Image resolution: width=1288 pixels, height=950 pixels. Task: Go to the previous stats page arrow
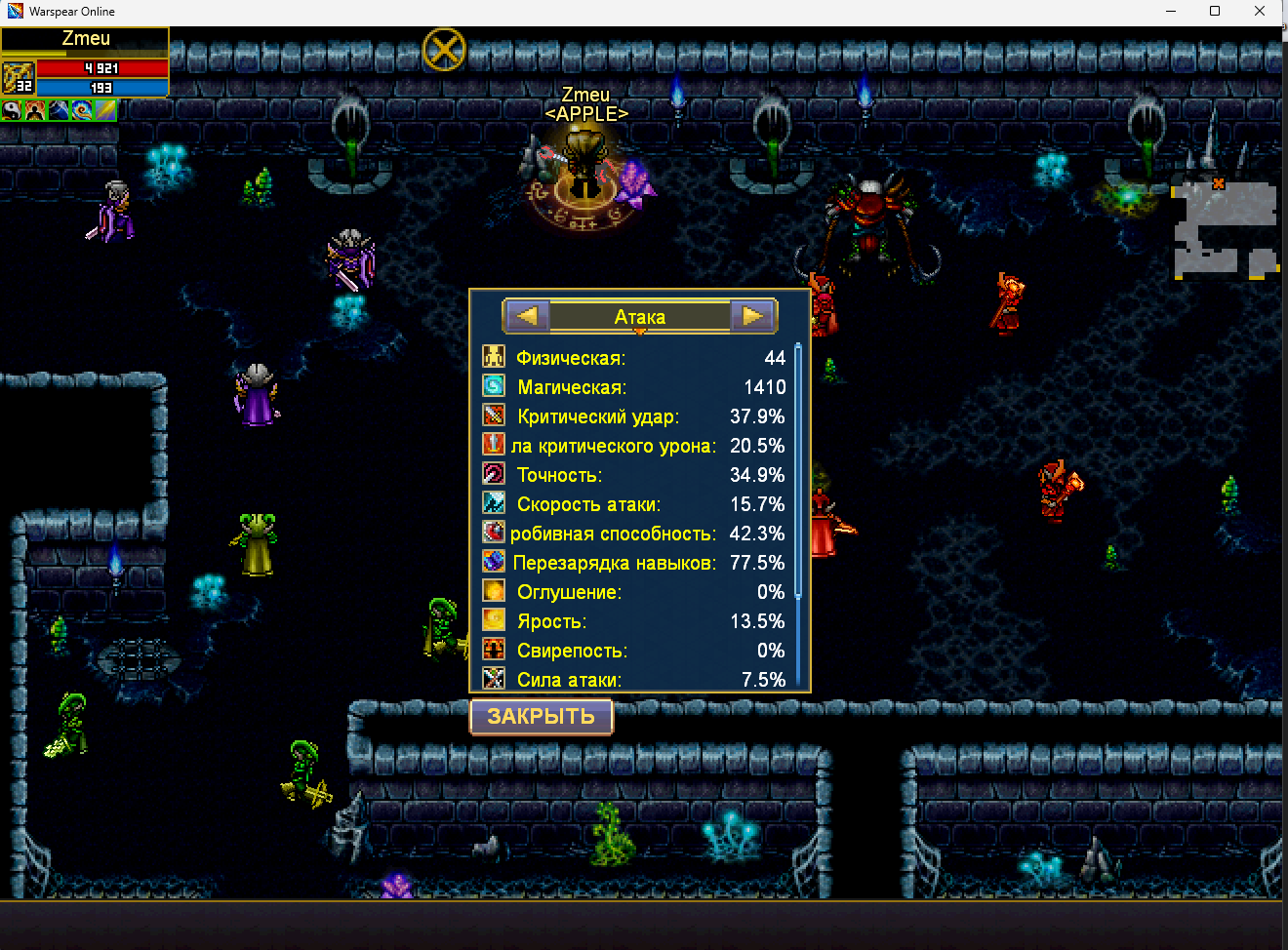[527, 316]
